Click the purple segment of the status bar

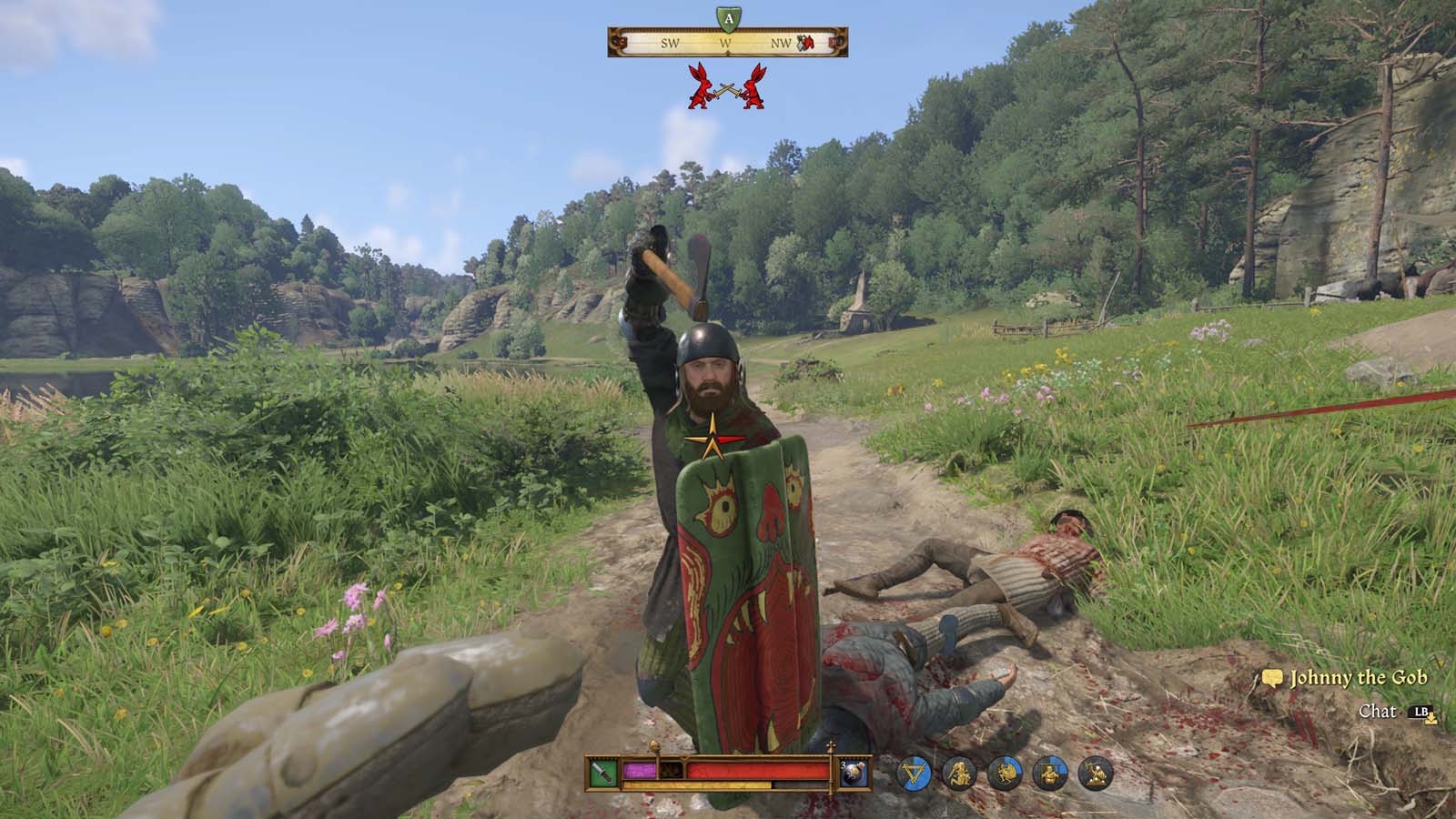[x=640, y=770]
